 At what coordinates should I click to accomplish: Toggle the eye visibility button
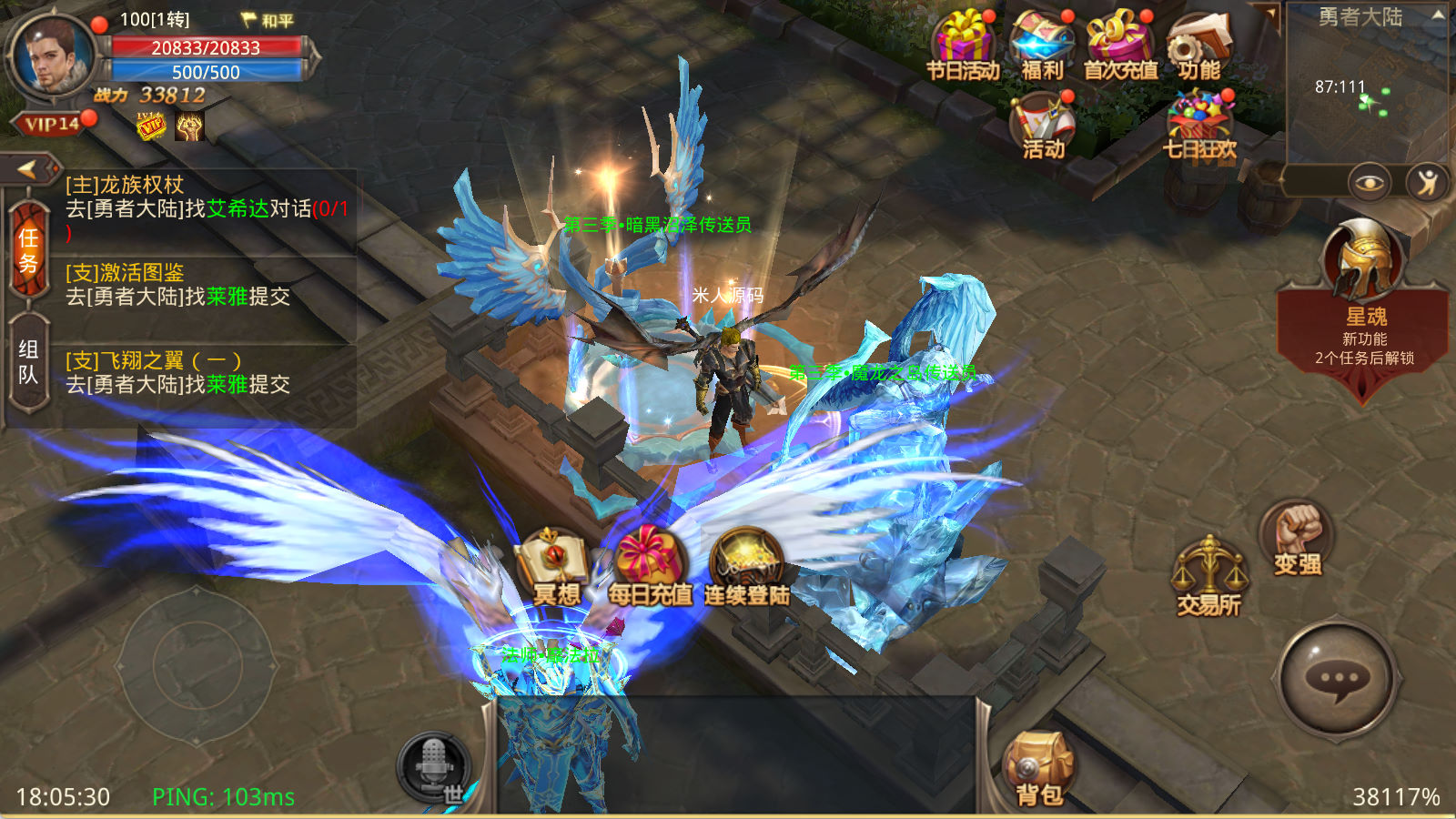pyautogui.click(x=1369, y=183)
